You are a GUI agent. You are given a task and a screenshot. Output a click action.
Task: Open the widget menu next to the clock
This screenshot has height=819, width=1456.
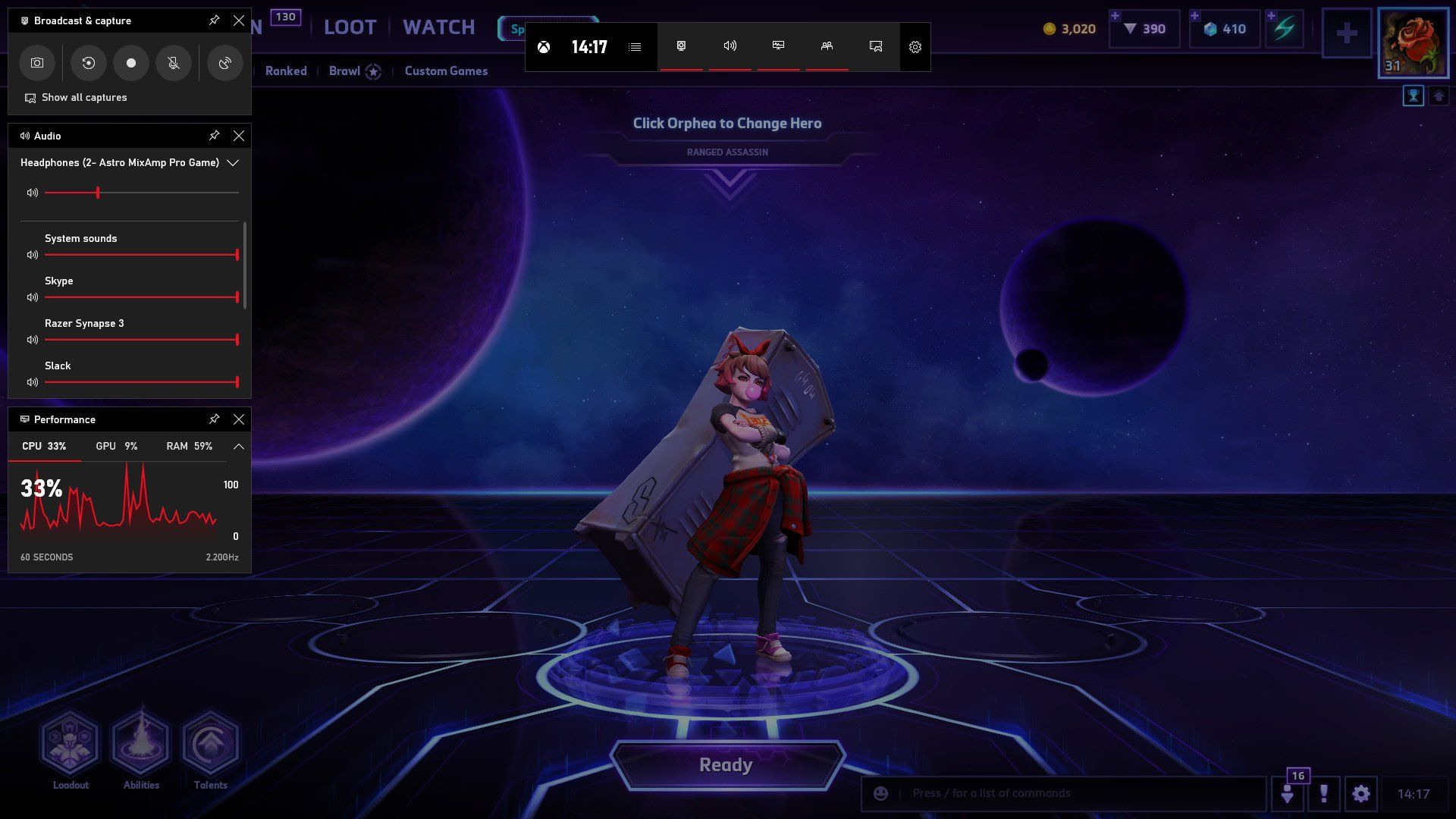[635, 46]
